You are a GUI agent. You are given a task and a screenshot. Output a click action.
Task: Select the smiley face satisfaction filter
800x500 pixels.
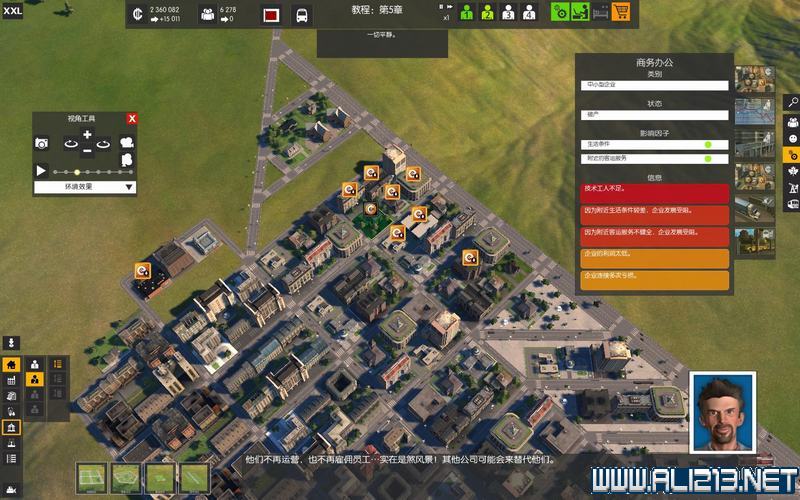[x=791, y=137]
